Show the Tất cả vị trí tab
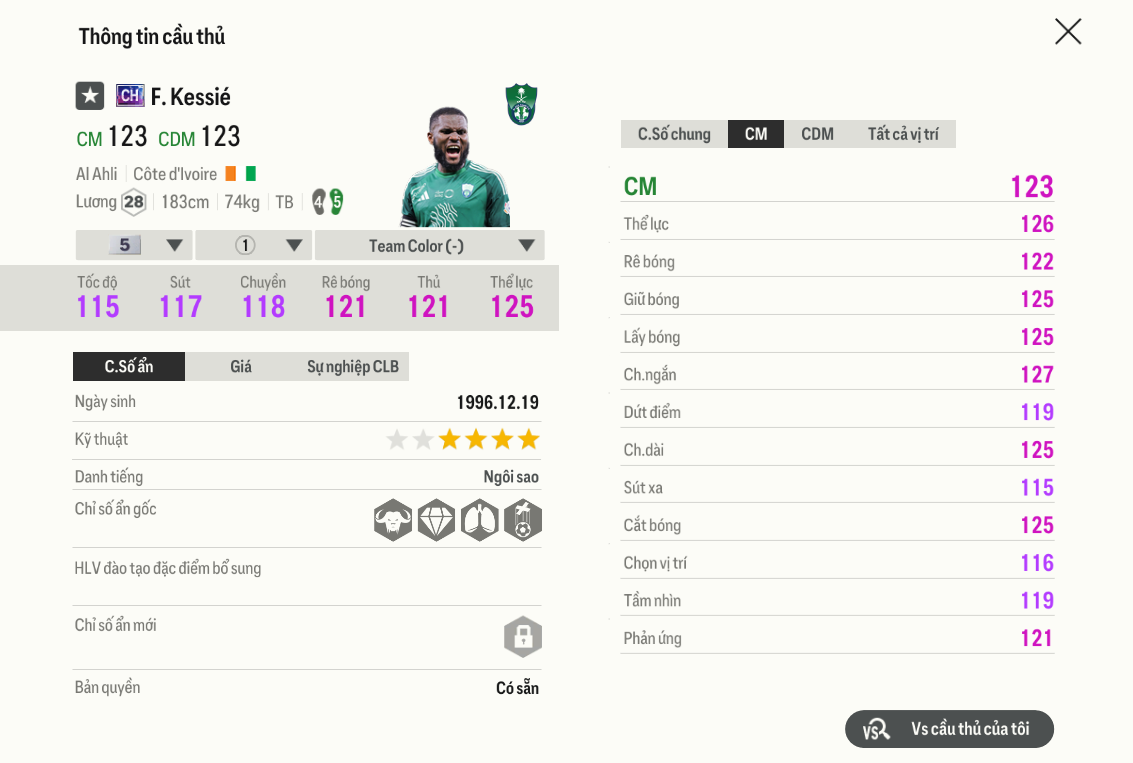1133x763 pixels. pyautogui.click(x=902, y=134)
